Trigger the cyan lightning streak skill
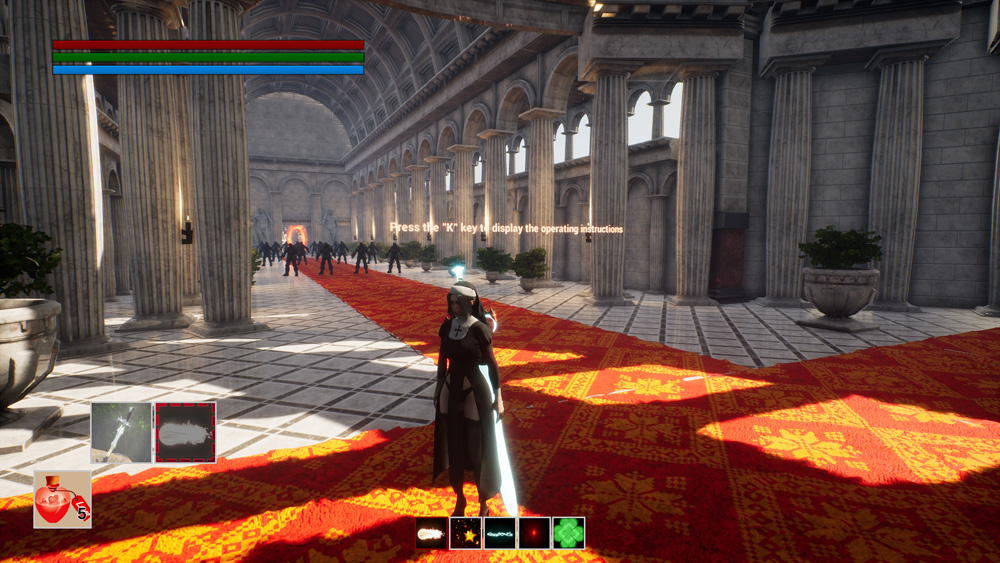Image resolution: width=1000 pixels, height=563 pixels. coord(500,533)
